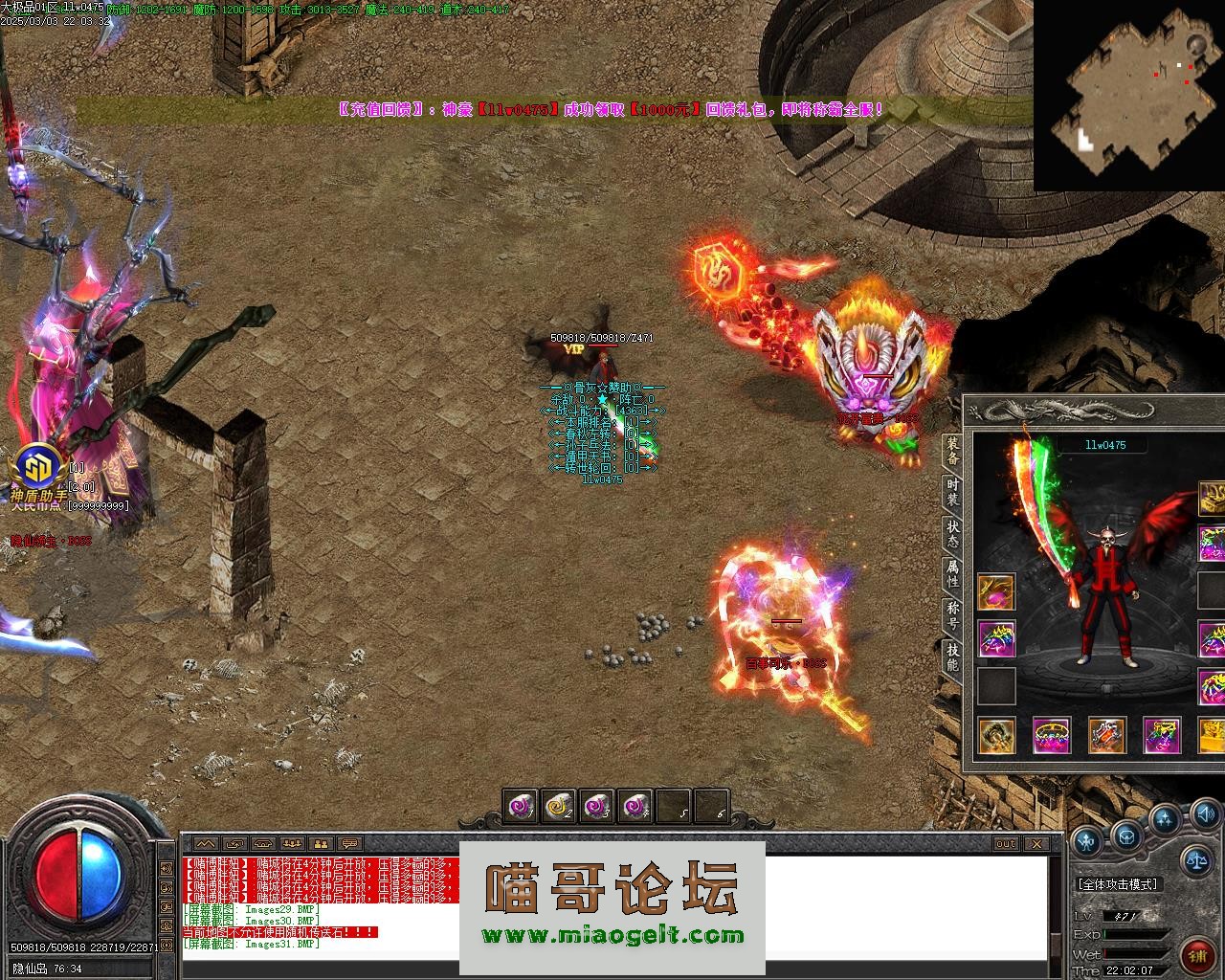Click the minimap
1225x980 pixels.
point(1128,95)
